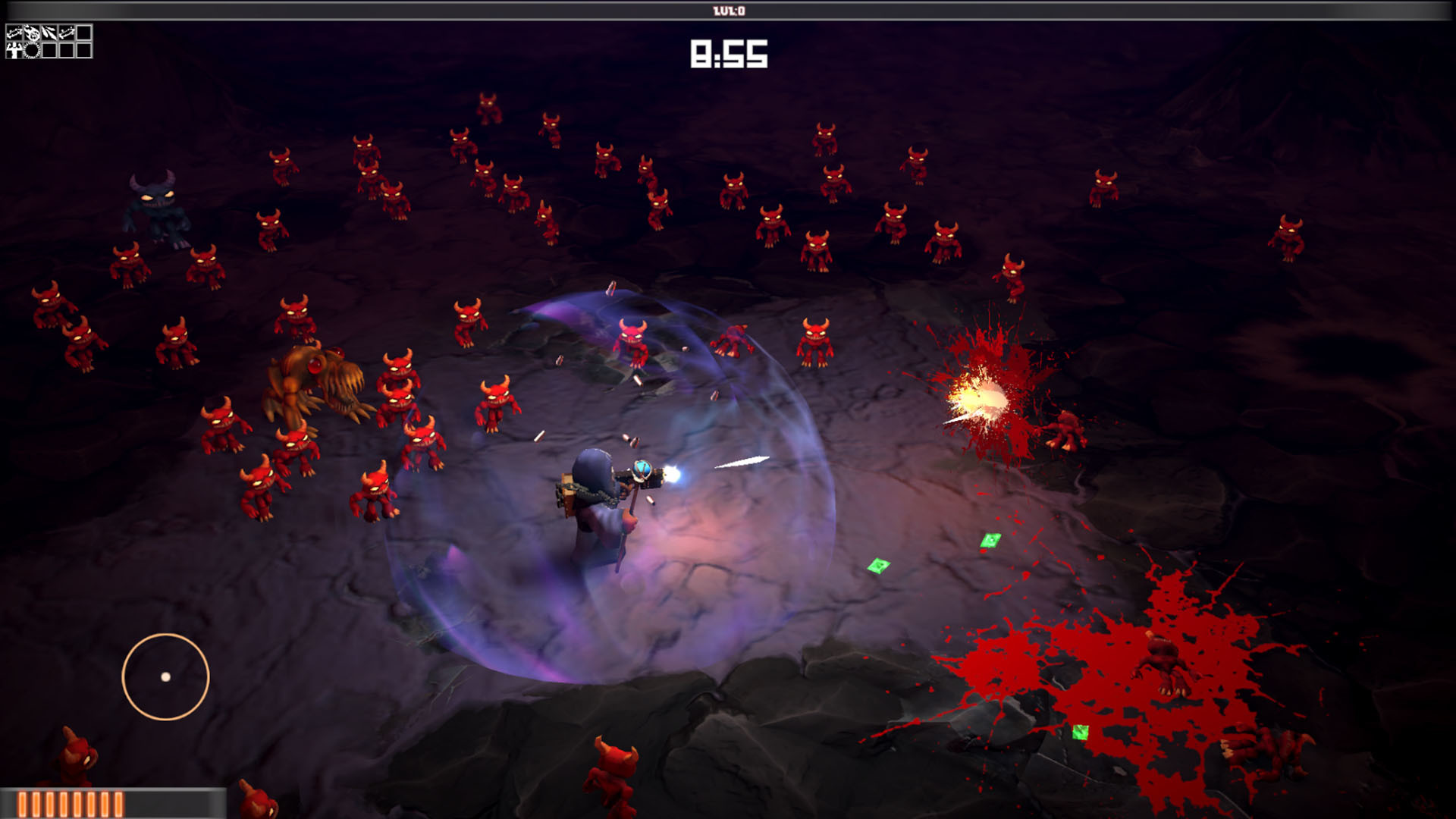Click the fourth ability icon in the top row
Image resolution: width=1456 pixels, height=819 pixels.
pyautogui.click(x=66, y=32)
